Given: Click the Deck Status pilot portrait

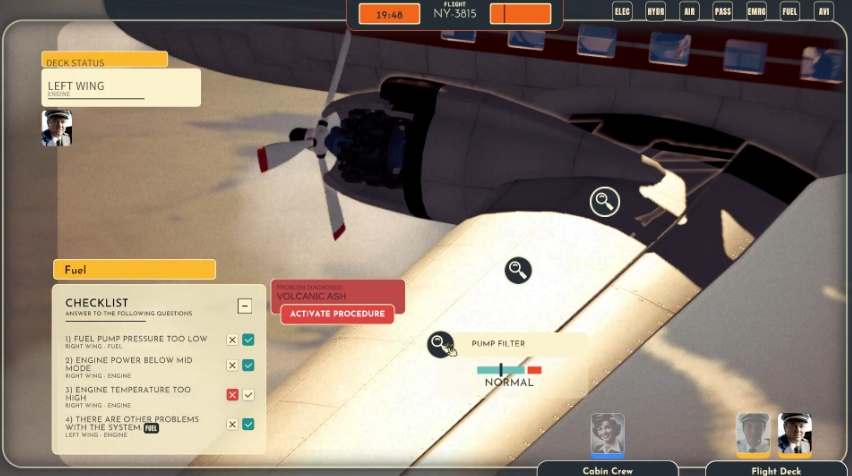Looking at the screenshot, I should (x=56, y=128).
